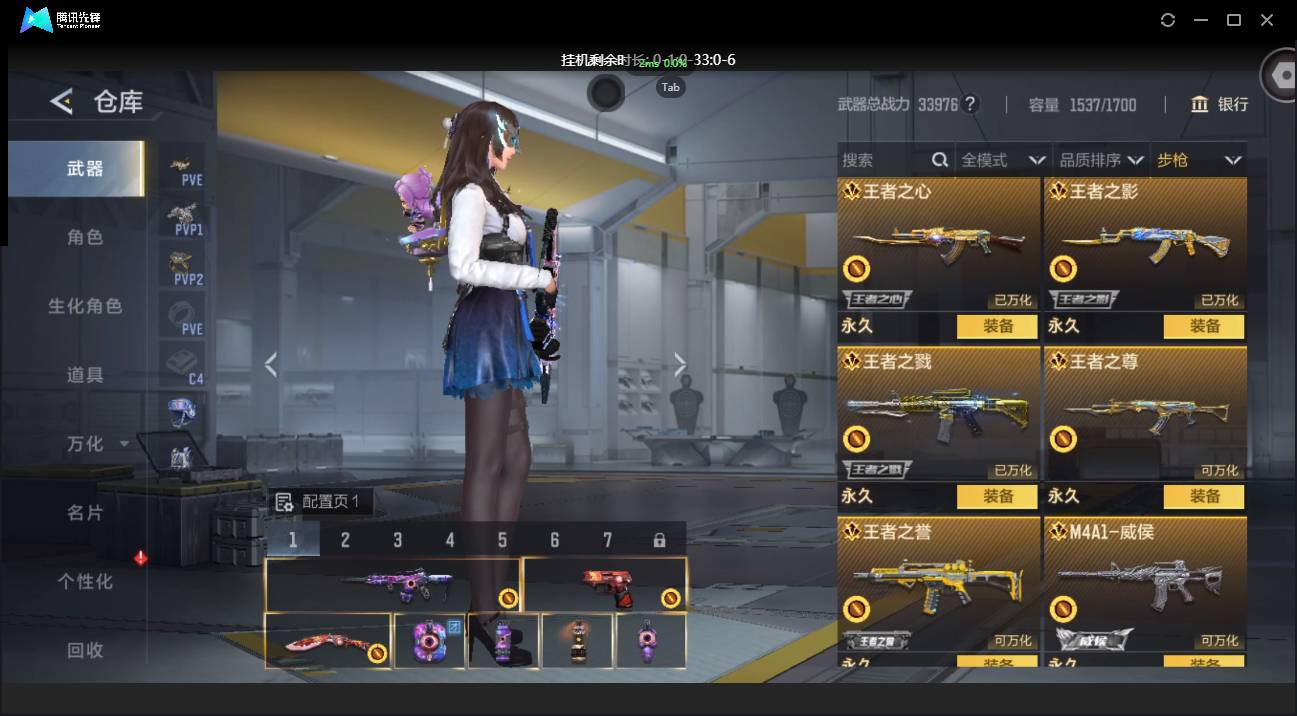
Task: Switch to the 生化角色 category
Action: point(85,306)
